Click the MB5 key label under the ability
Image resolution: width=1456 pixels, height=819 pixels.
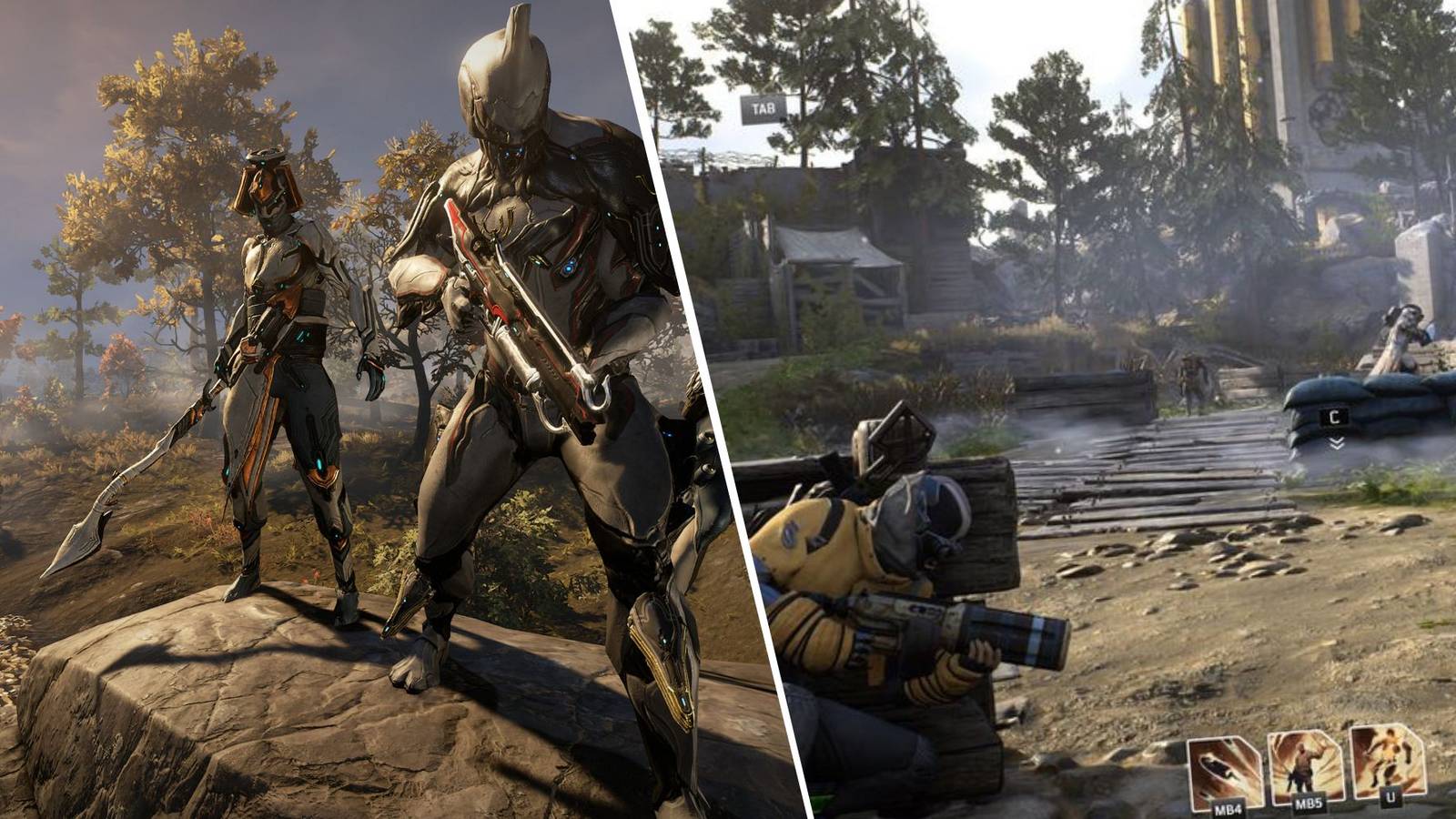(x=1309, y=804)
